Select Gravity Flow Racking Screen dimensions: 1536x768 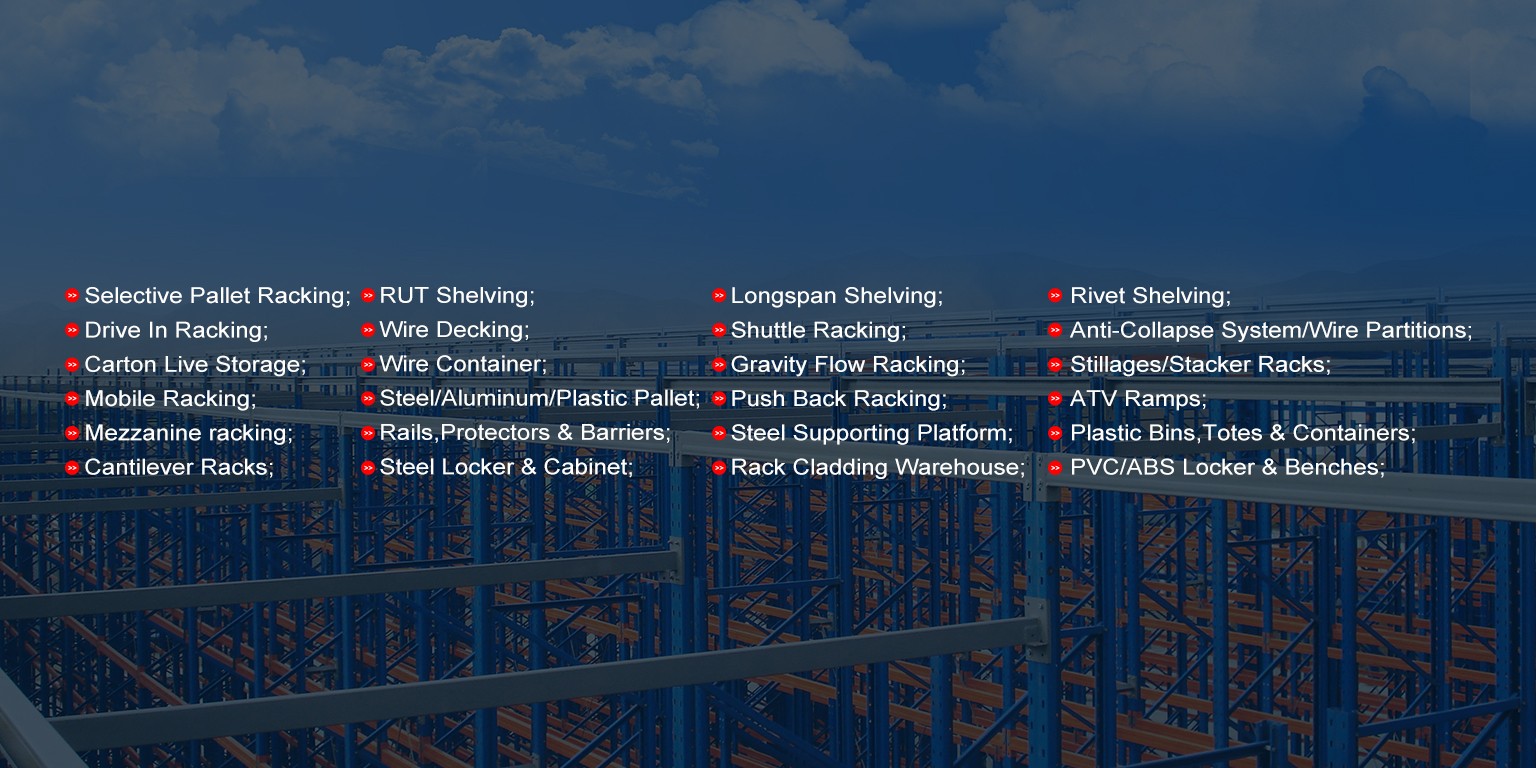click(x=847, y=364)
